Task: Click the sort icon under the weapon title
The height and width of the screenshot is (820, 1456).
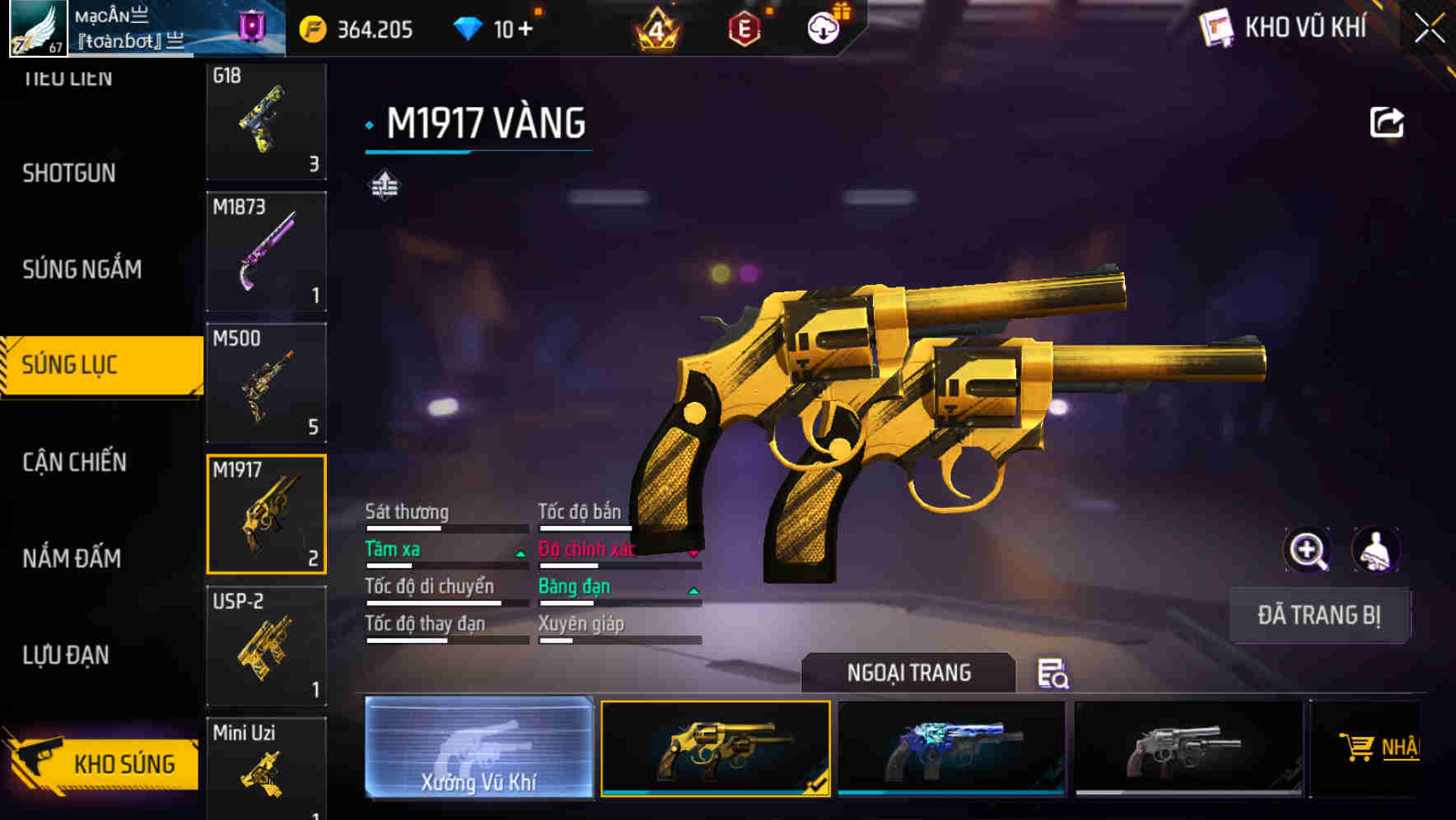Action: pos(384,184)
